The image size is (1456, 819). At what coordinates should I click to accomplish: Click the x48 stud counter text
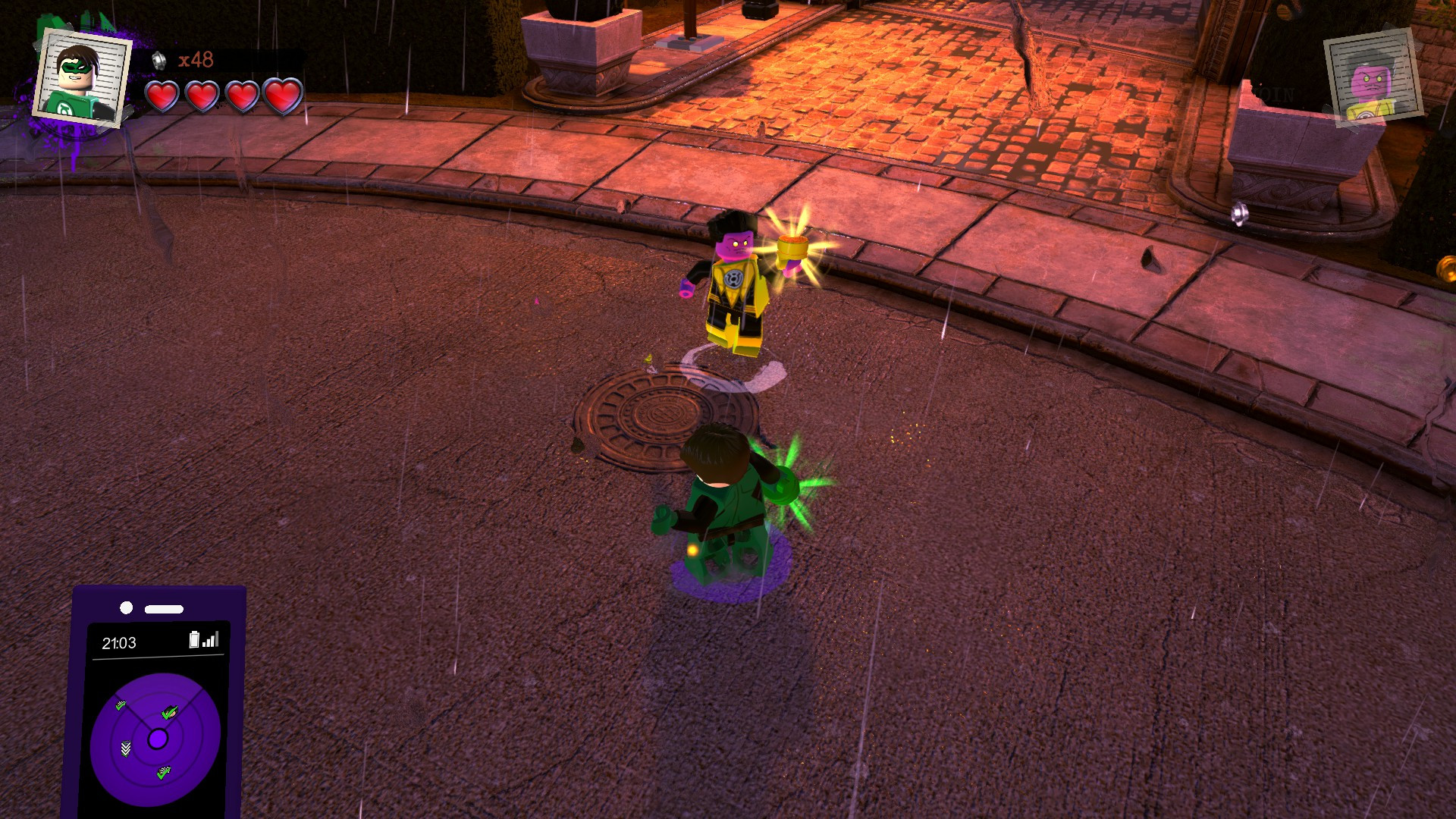pos(196,60)
